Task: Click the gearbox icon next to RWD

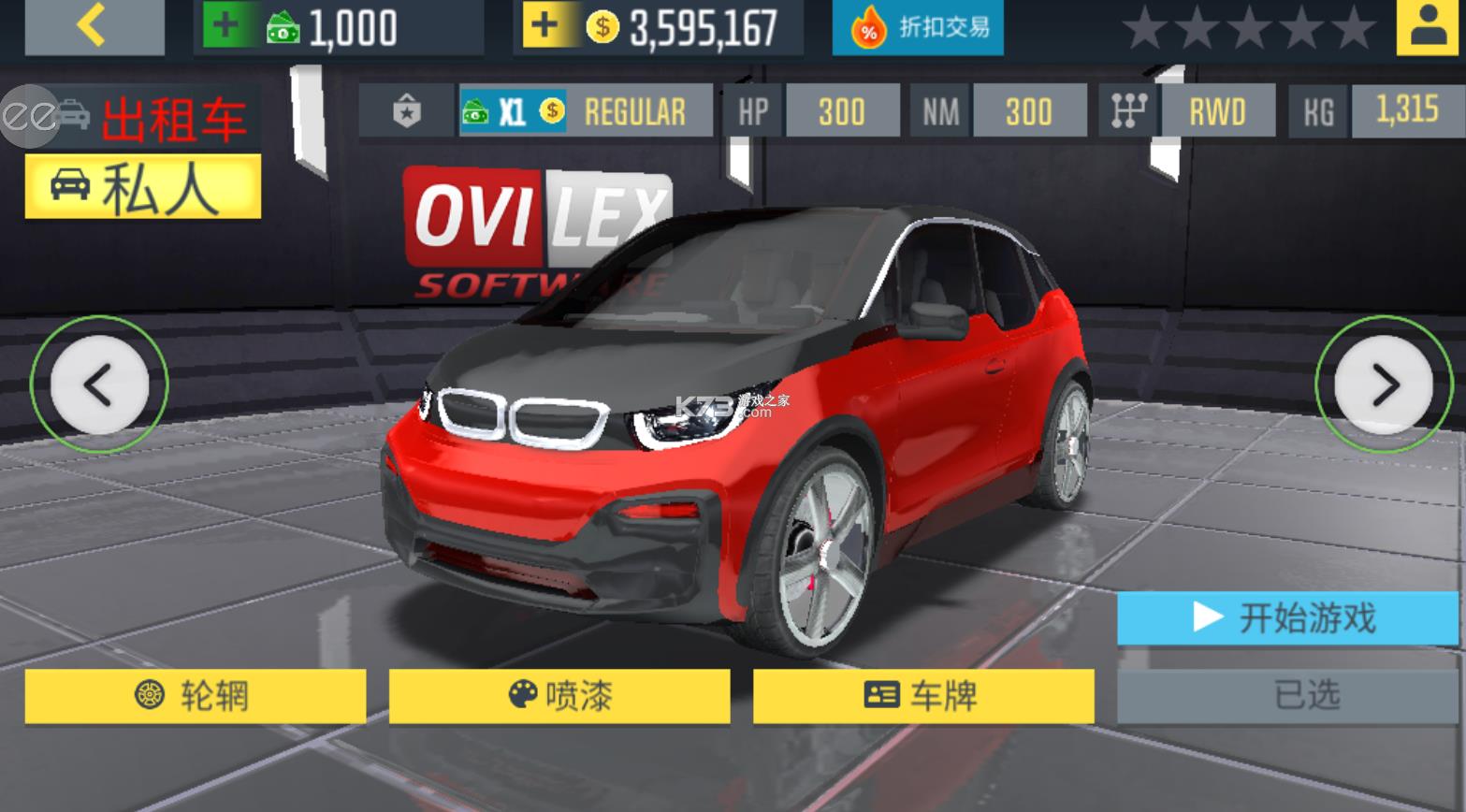Action: pos(1129,111)
